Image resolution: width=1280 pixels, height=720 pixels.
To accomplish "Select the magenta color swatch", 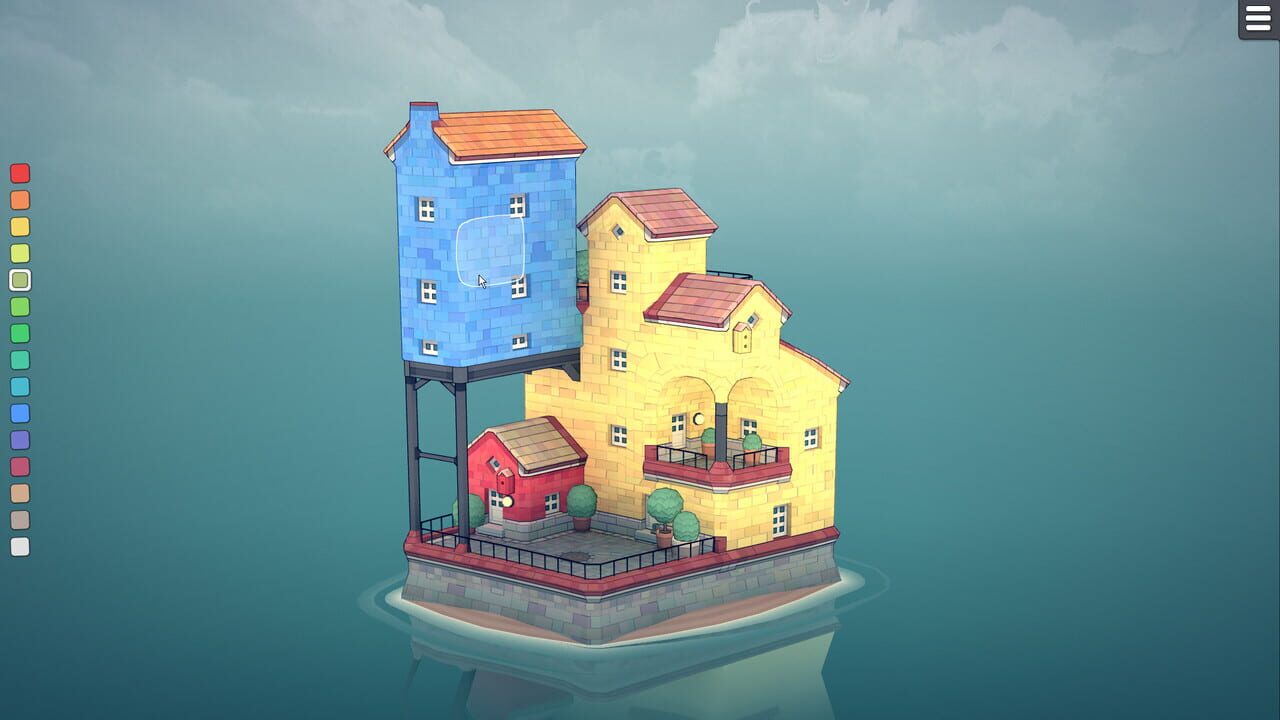I will click(20, 466).
